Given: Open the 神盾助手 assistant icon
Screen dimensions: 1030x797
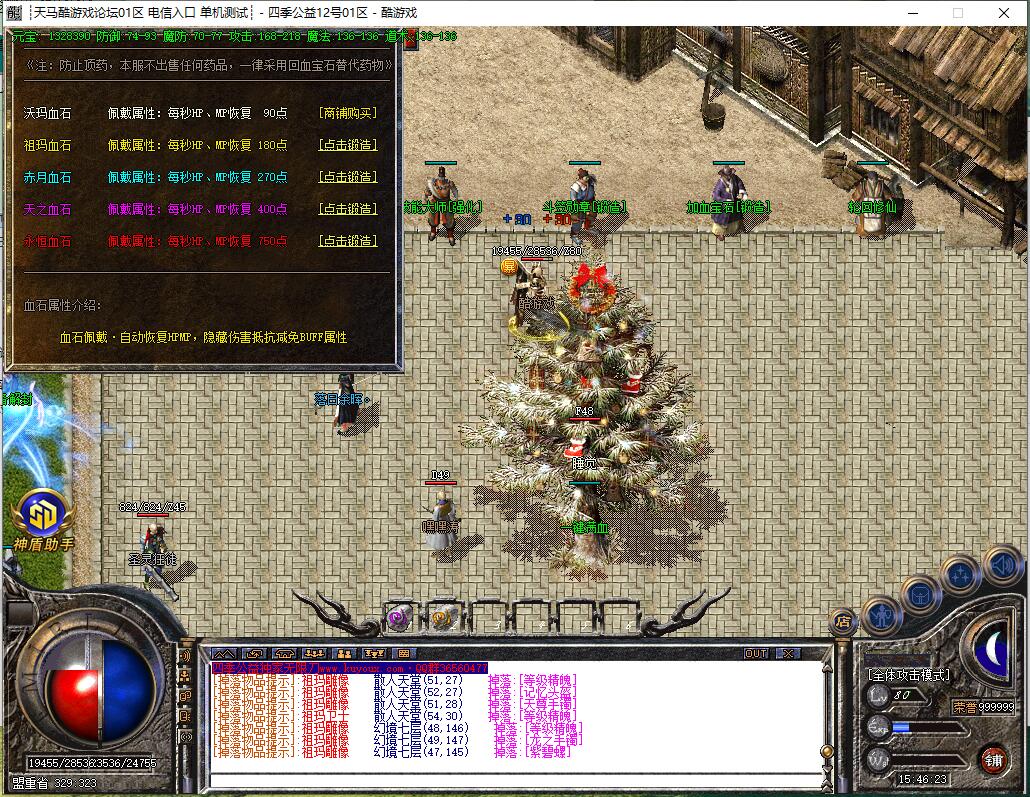Looking at the screenshot, I should pos(43,515).
